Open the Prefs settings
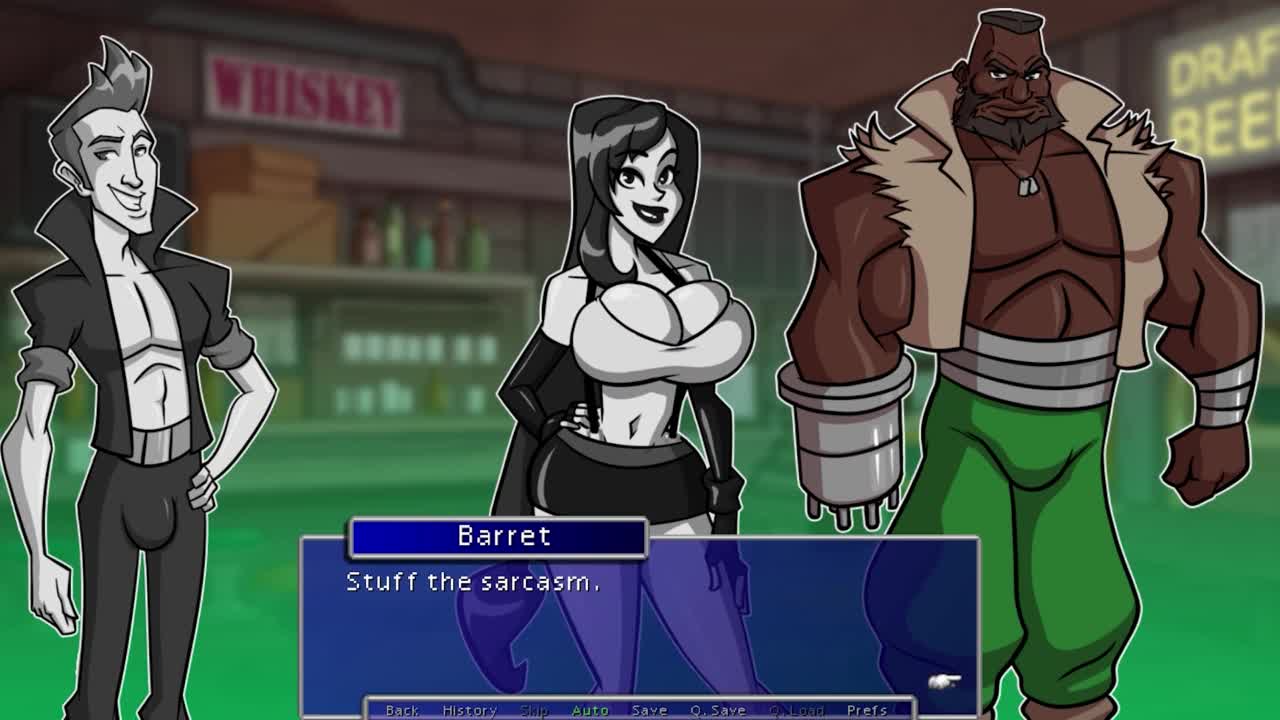This screenshot has width=1280, height=720. click(866, 710)
